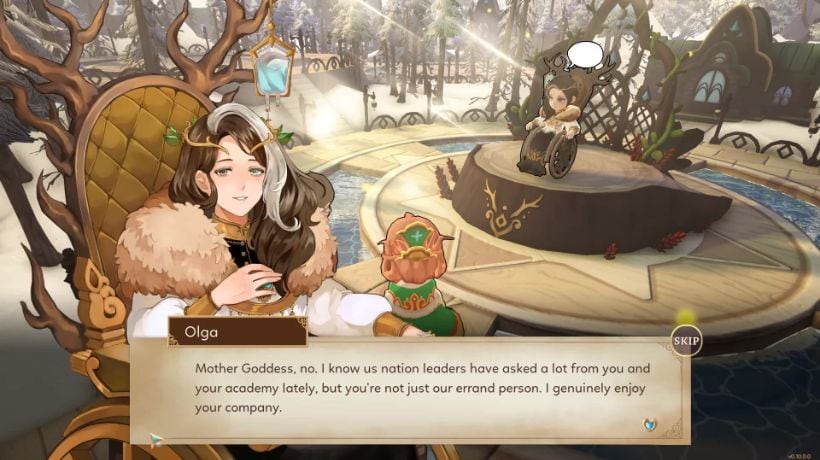The image size is (820, 460).
Task: Skip the dialogue with the SKIP button
Action: pyautogui.click(x=685, y=341)
